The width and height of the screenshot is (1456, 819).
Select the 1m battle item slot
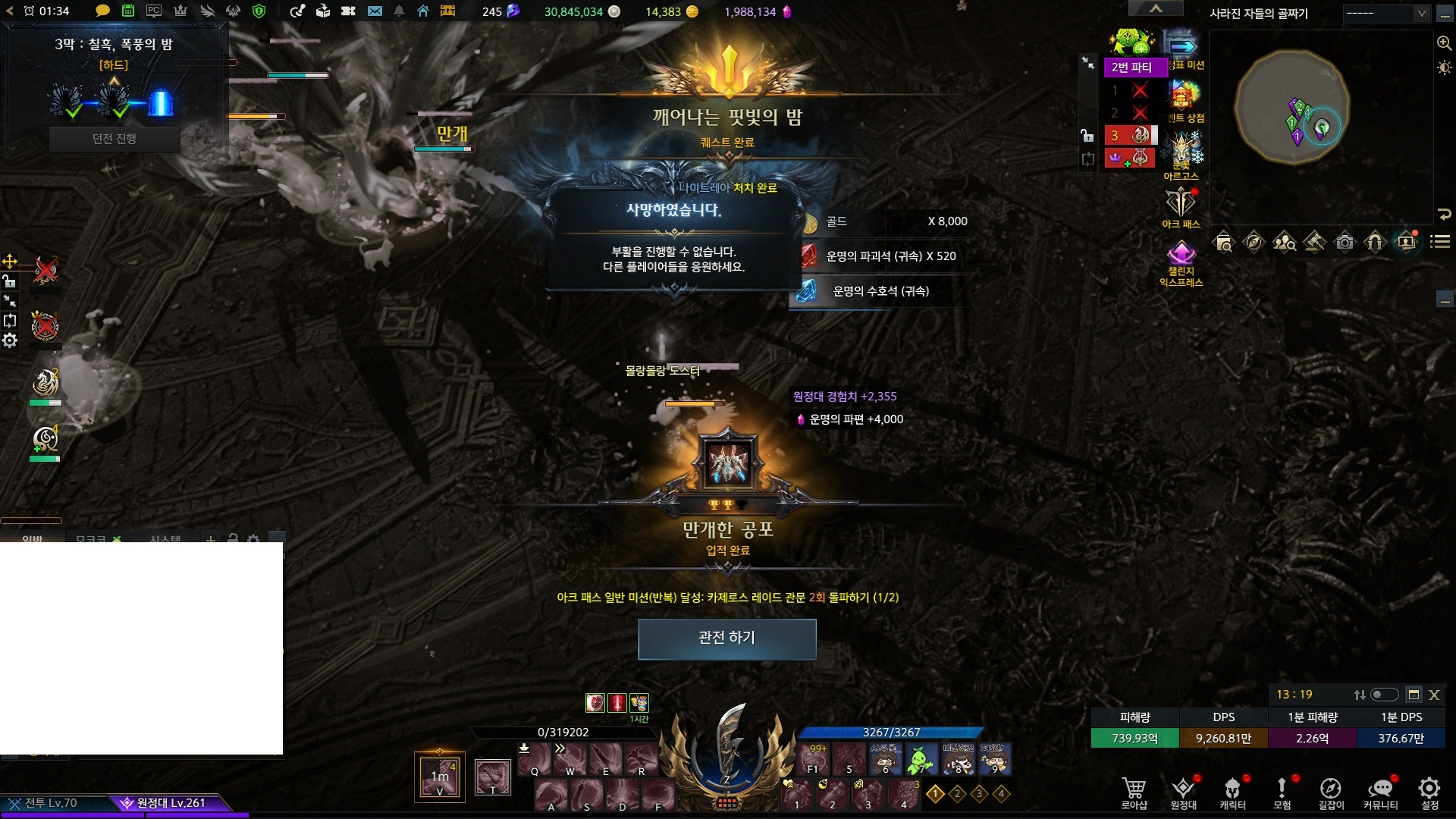click(x=440, y=777)
